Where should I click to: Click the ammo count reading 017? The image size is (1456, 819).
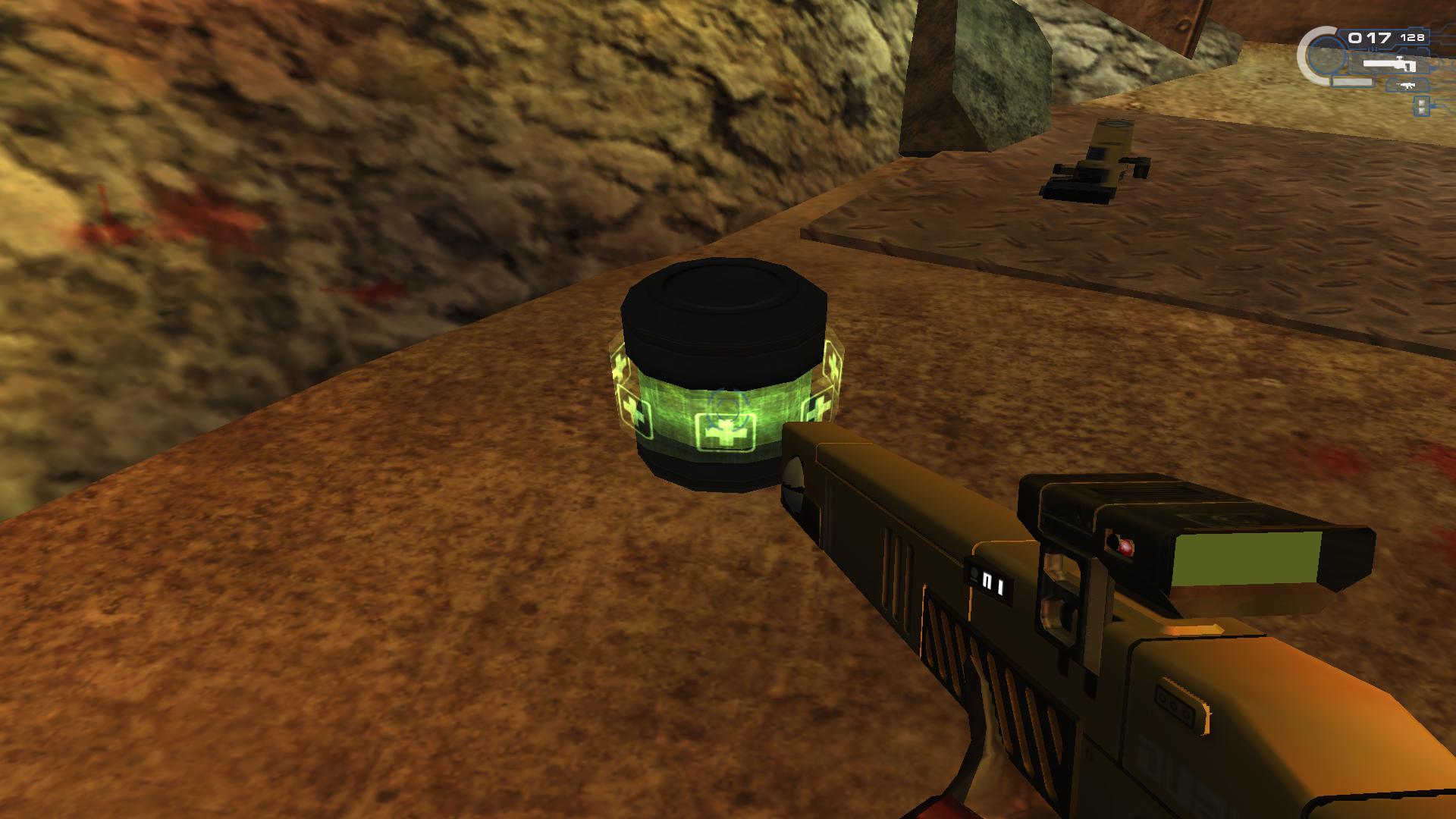1370,36
